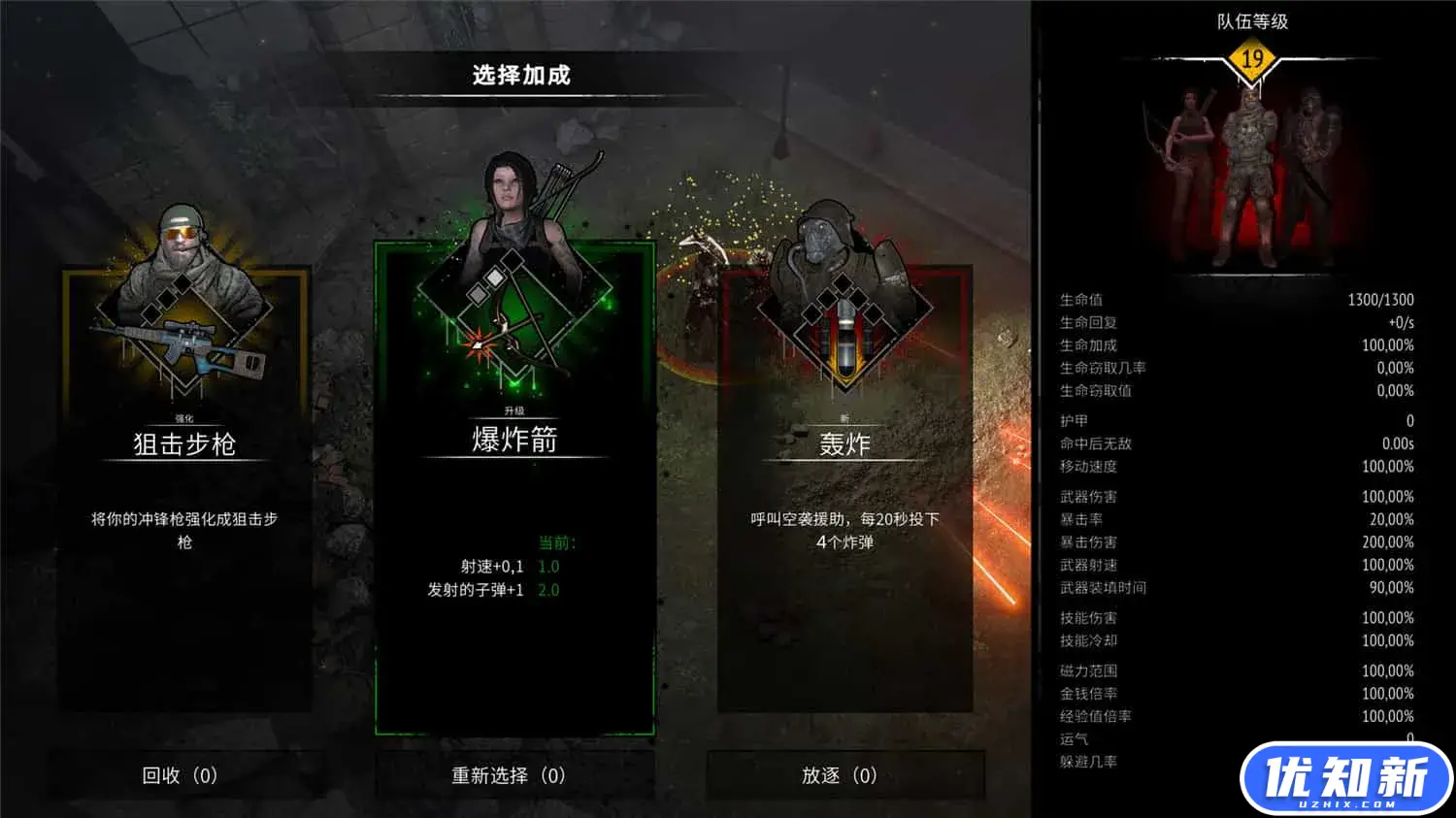The image size is (1456, 818).
Task: Click the bomb icon on the 轰炸 card
Action: pos(846,335)
